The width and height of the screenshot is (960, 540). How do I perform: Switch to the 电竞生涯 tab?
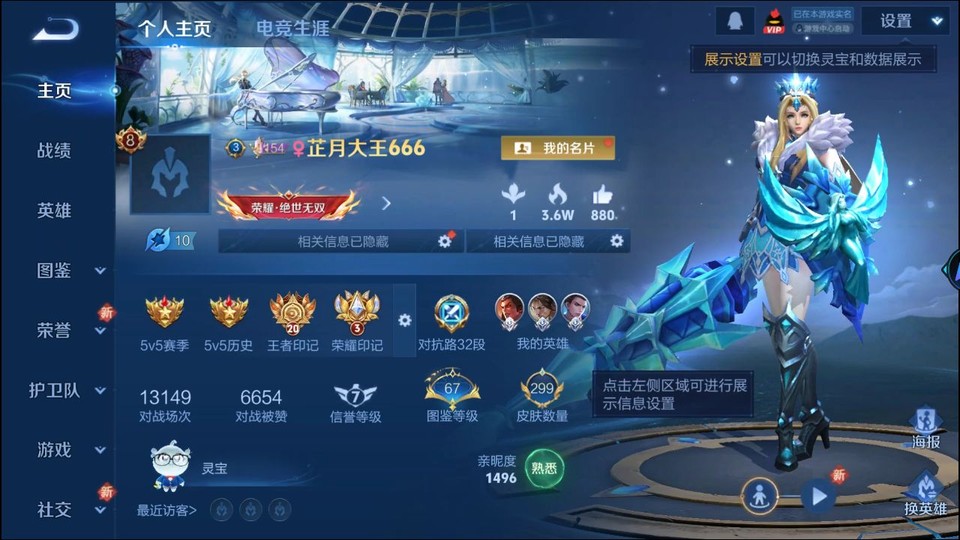292,28
